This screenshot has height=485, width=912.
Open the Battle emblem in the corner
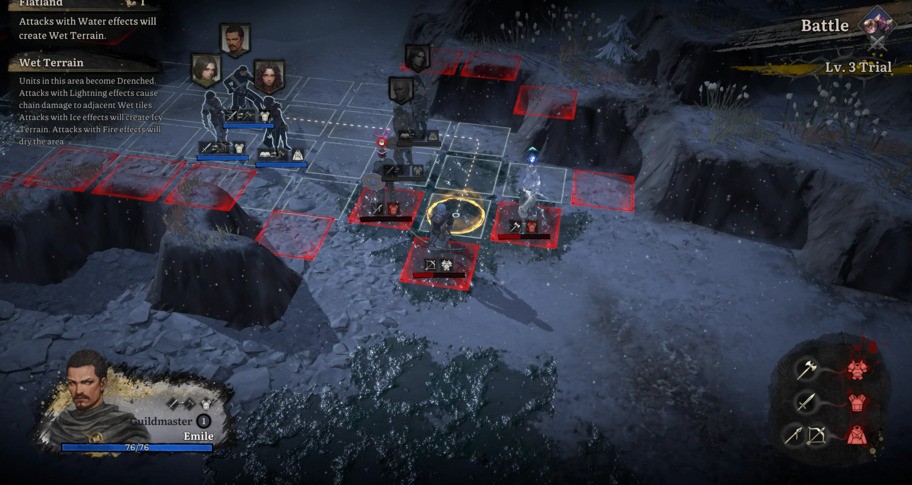point(877,23)
